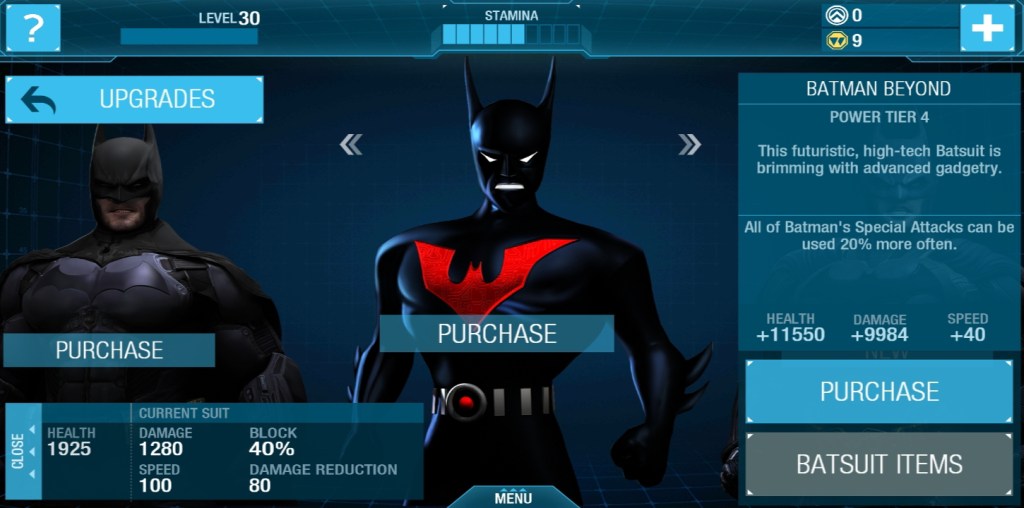The image size is (1024, 508).
Task: Purchase the Batman Beyond suit from info panel
Action: pyautogui.click(x=879, y=391)
